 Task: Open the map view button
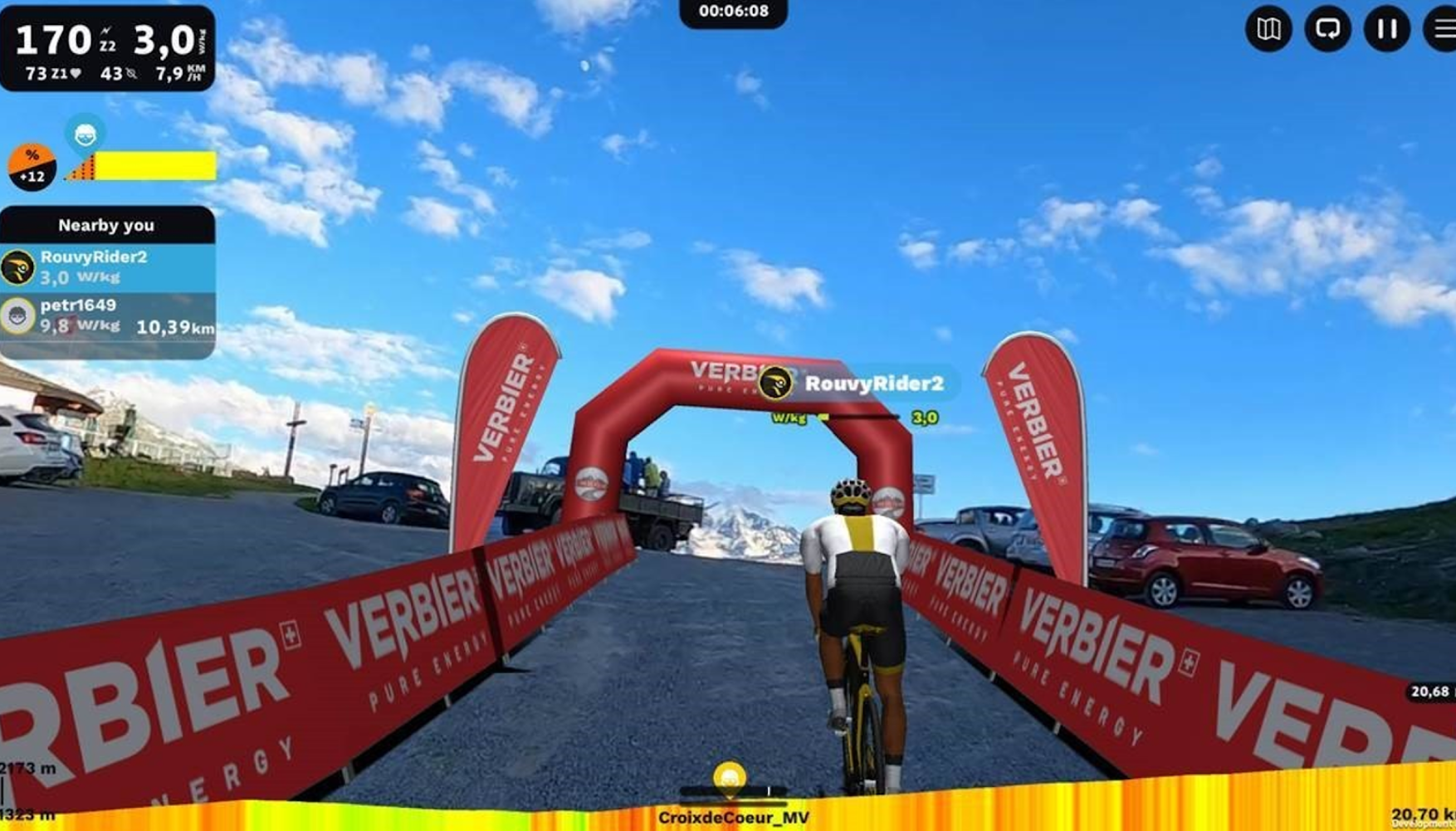click(1268, 29)
